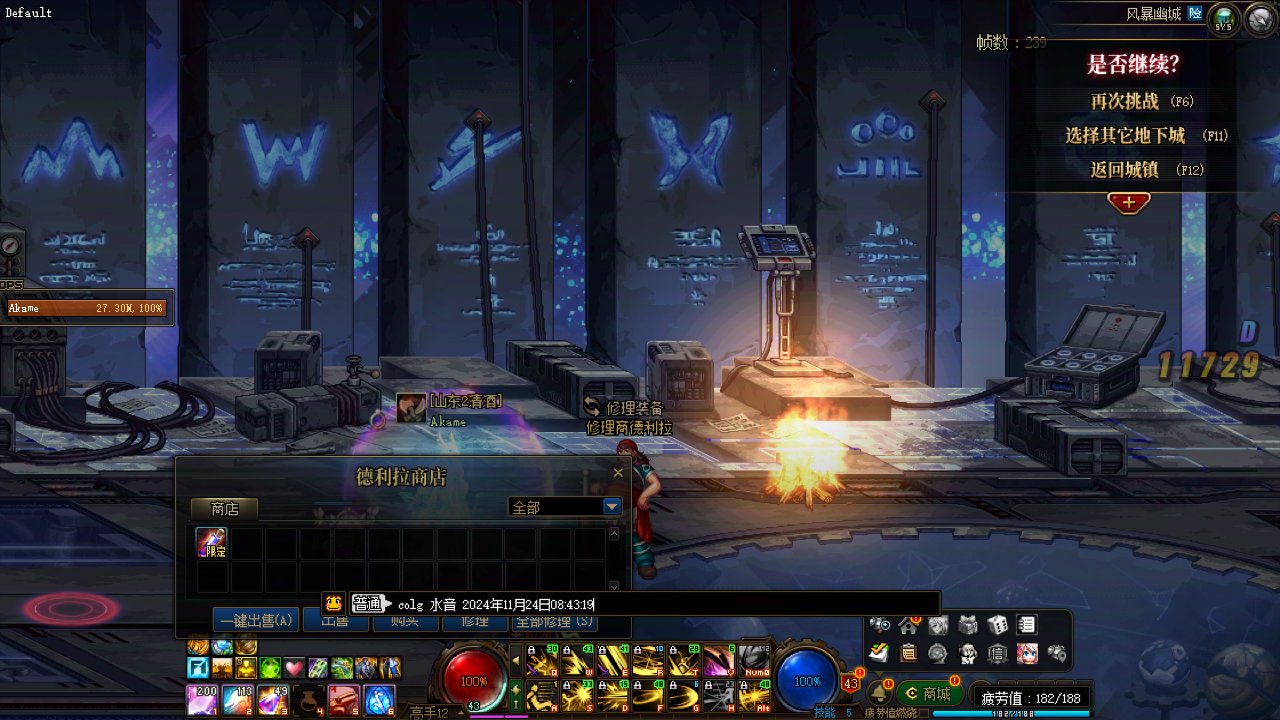Click the 一键出售(A) button
The image size is (1280, 720).
point(256,621)
